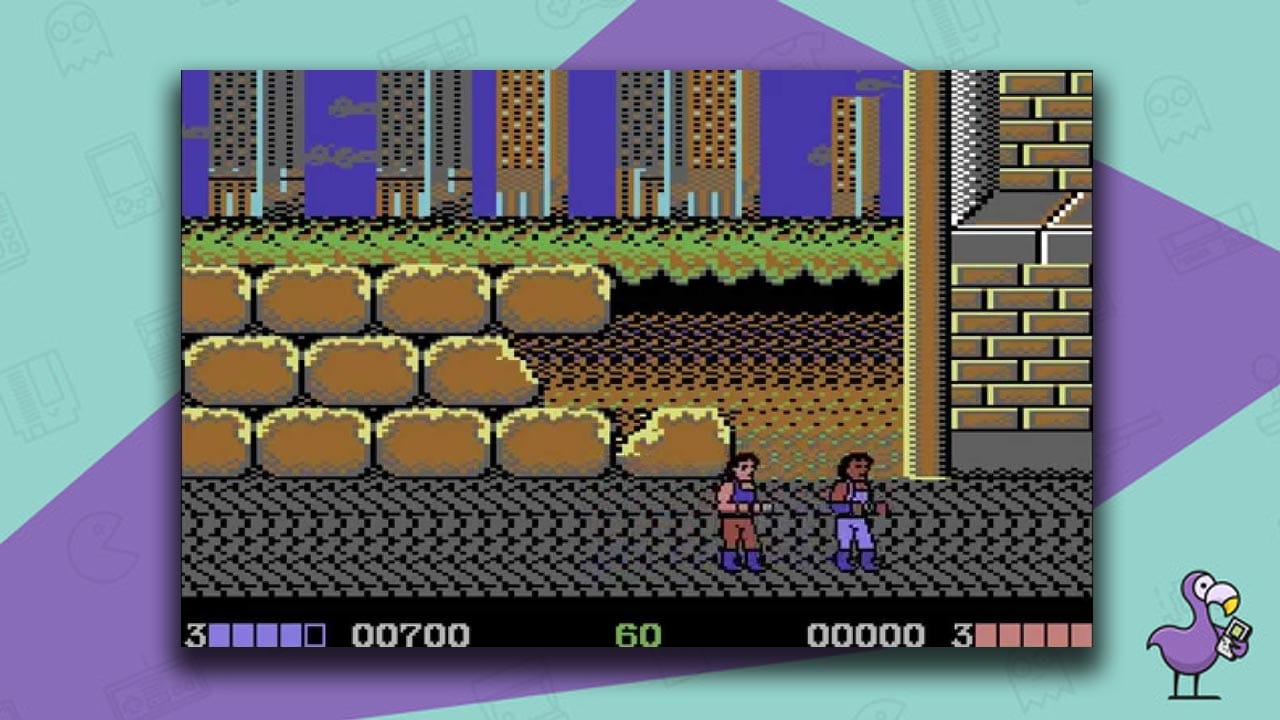Toggle the empty blue outline square
This screenshot has height=720, width=1280.
tap(314, 635)
